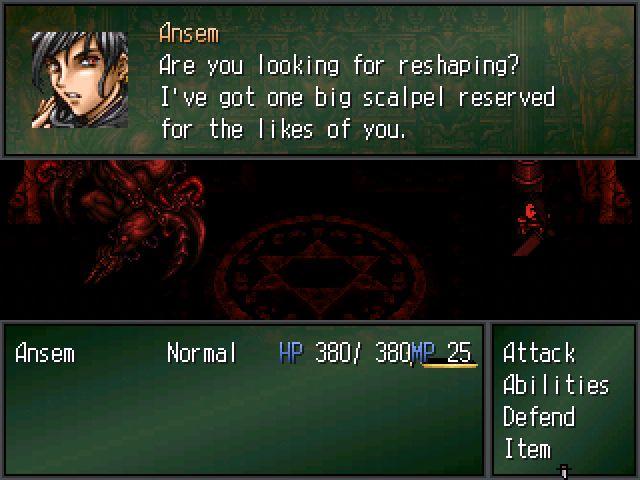The image size is (640, 480).
Task: Open the Abilities command list
Action: click(555, 385)
